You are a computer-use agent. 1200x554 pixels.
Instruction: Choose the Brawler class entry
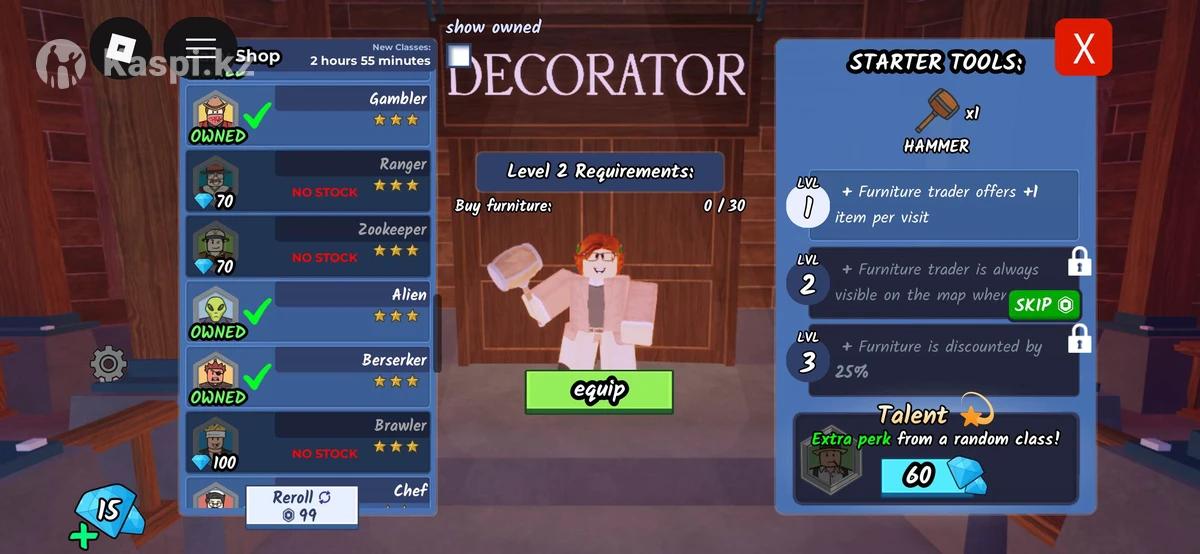pos(309,442)
